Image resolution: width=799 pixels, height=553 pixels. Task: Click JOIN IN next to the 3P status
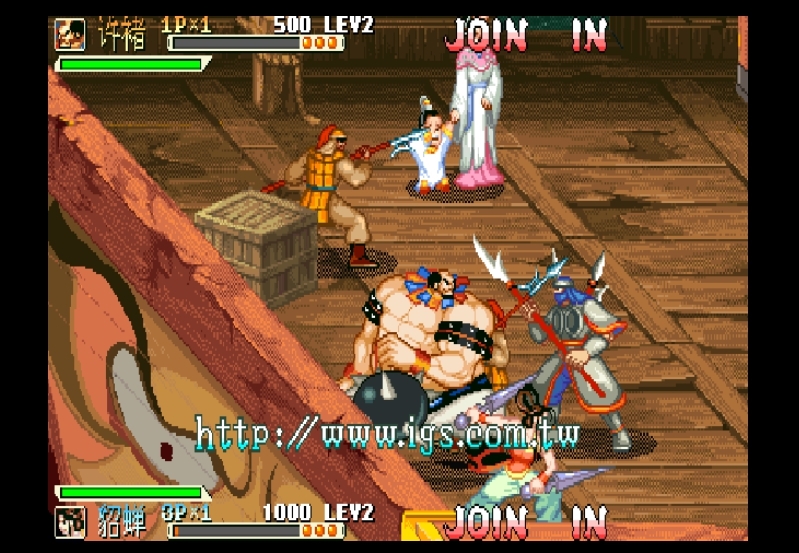tap(526, 522)
